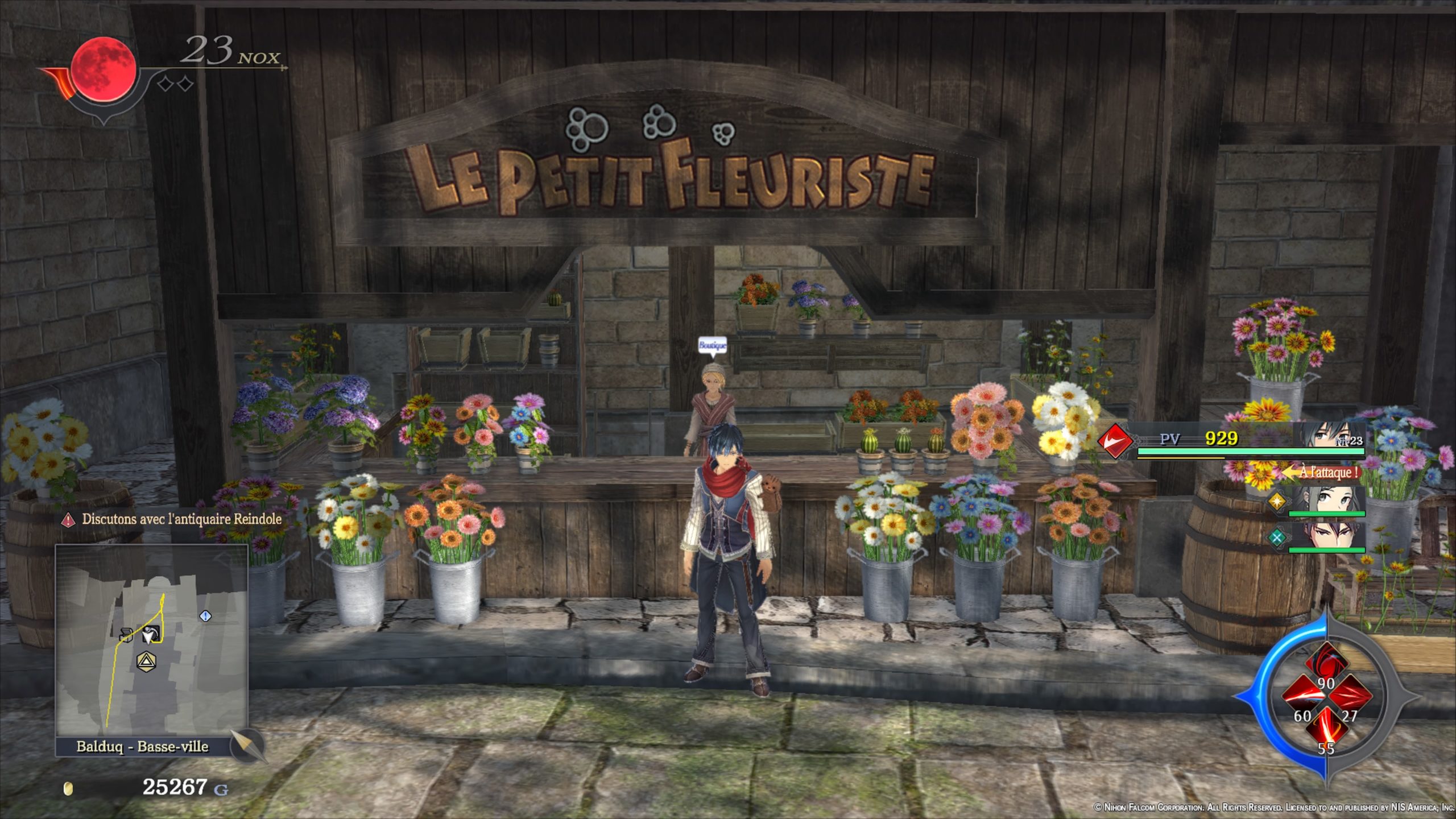Open the objective about antiquaire Reindole
Viewport: 1456px width, 819px height.
(181, 519)
